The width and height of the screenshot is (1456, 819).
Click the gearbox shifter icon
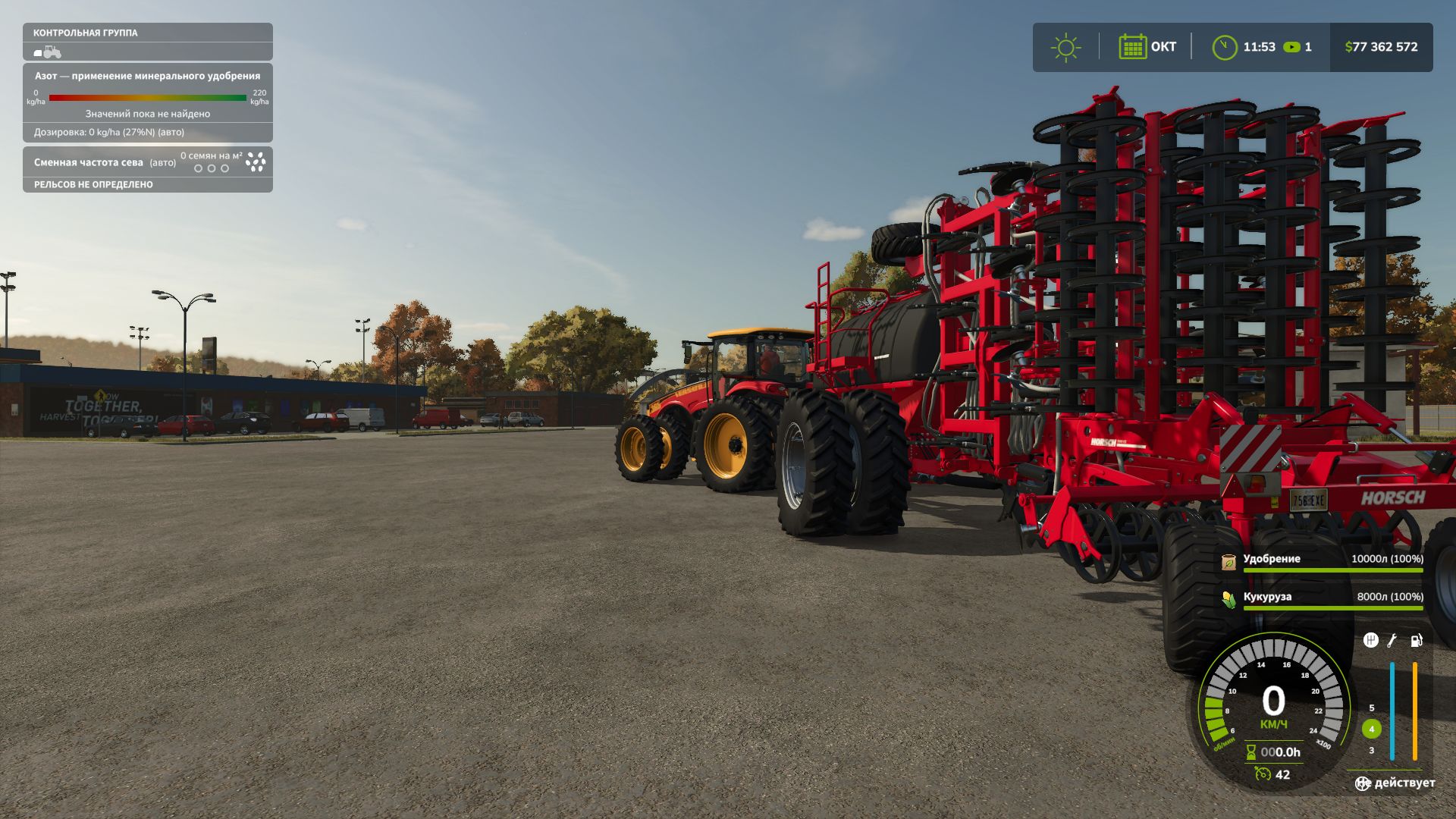[1370, 641]
